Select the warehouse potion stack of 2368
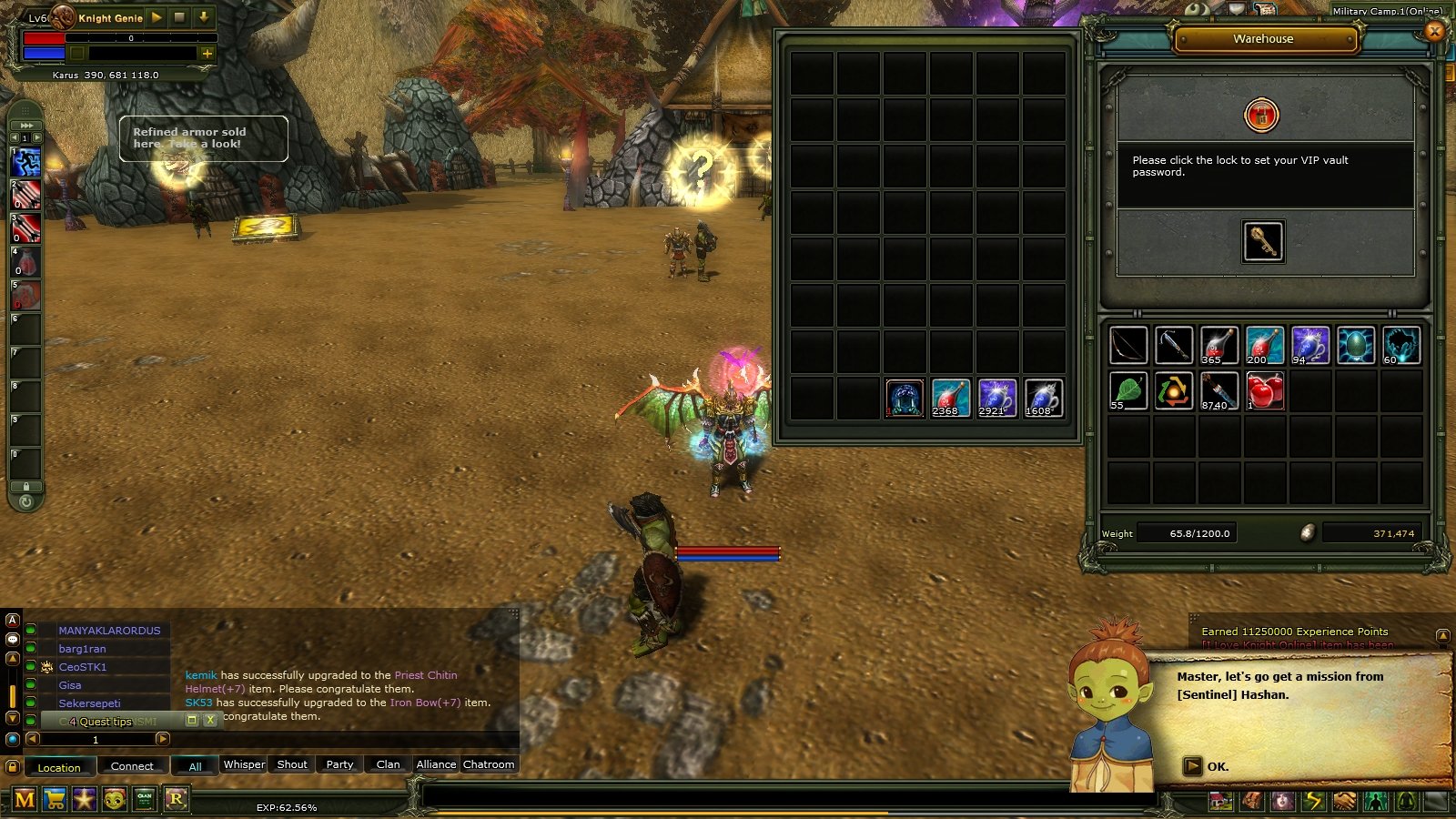 click(950, 398)
